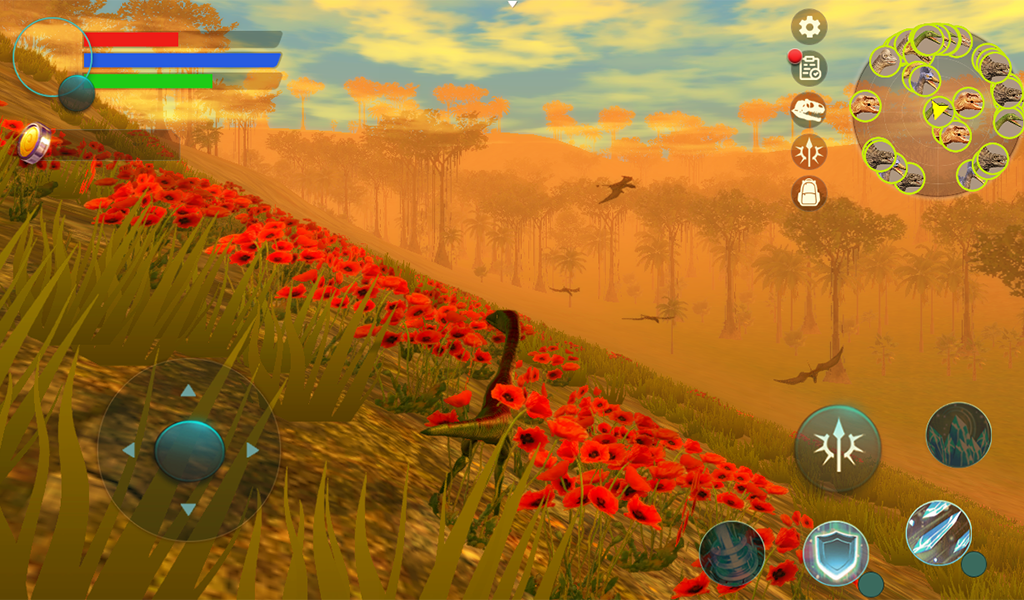Viewport: 1024px width, 600px height.
Task: Click the circular dinosaur radar minimap
Action: tap(938, 110)
